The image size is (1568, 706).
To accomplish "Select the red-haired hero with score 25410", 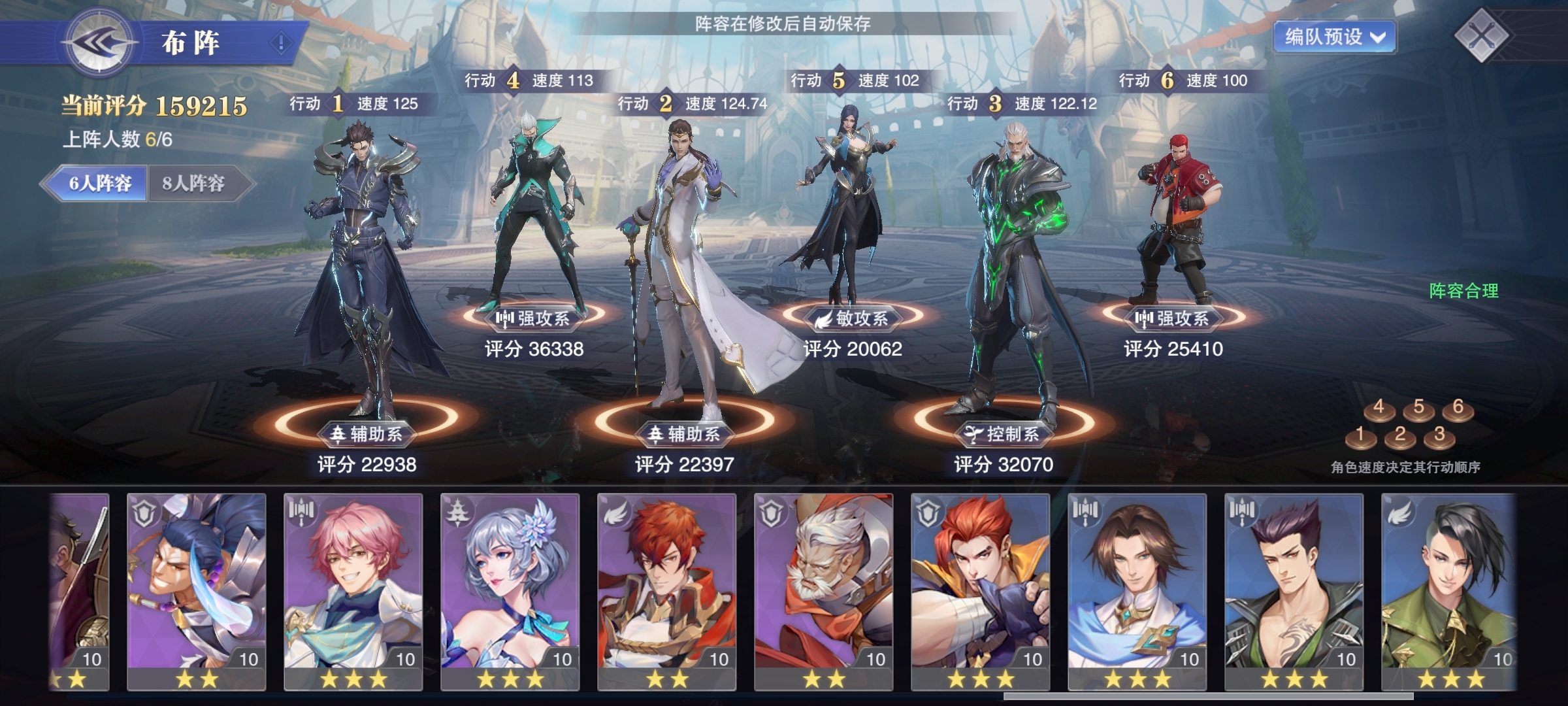I will click(1174, 216).
